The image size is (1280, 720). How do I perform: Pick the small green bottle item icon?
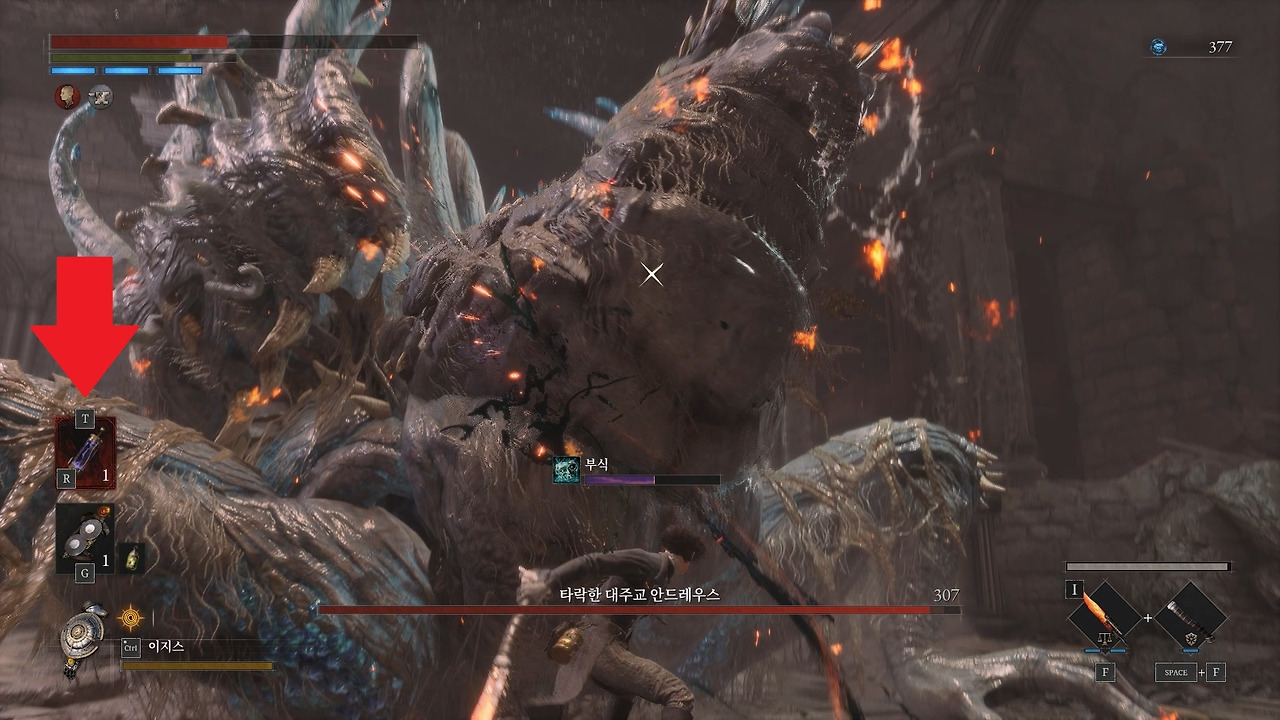tap(131, 559)
